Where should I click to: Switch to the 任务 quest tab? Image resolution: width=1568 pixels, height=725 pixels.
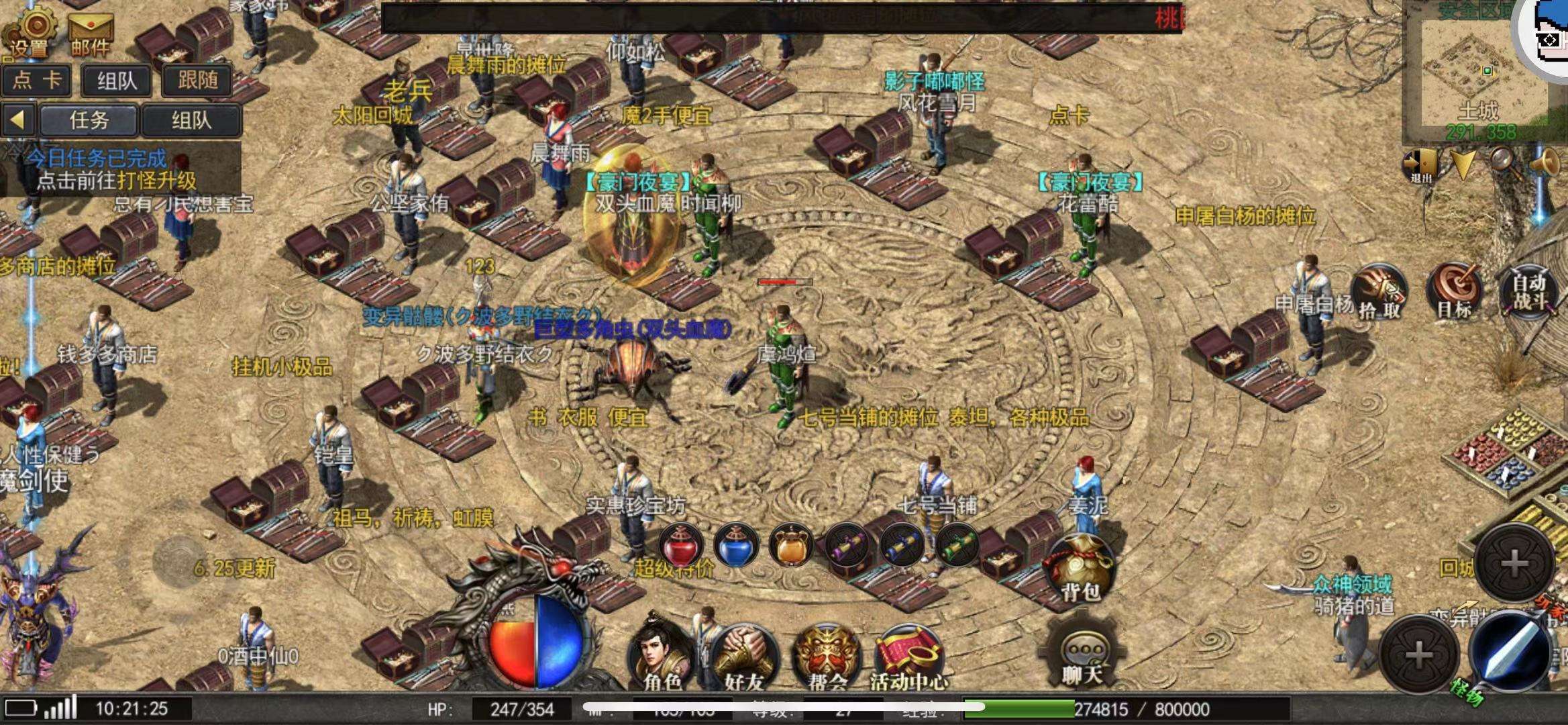[89, 121]
